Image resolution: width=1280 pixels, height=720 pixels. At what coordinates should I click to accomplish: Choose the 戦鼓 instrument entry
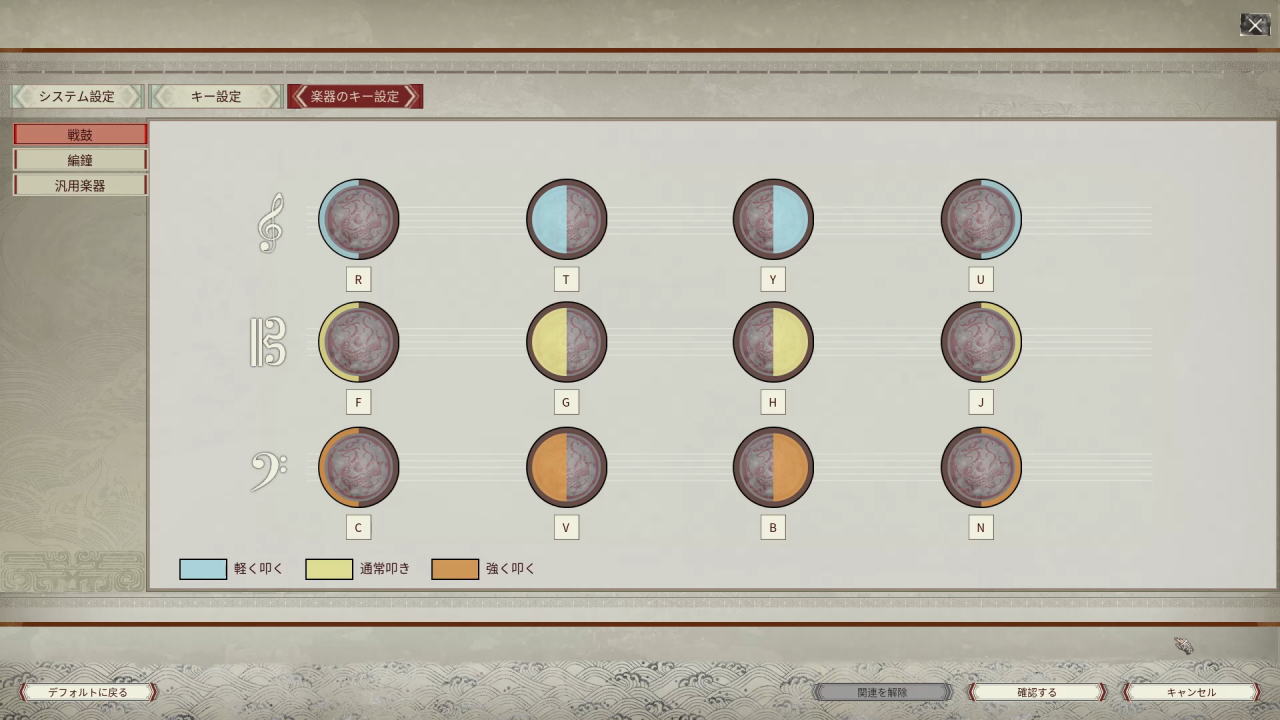pos(80,134)
